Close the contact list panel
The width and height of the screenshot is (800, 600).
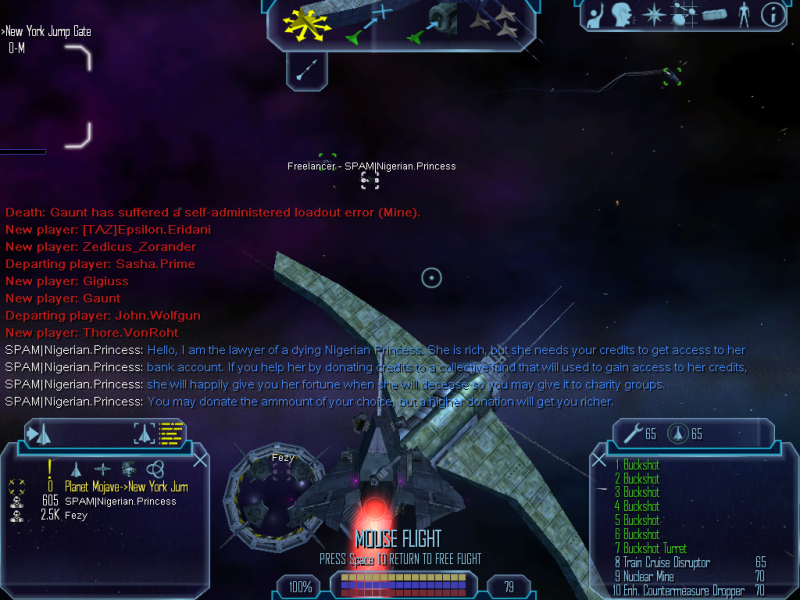coord(200,459)
